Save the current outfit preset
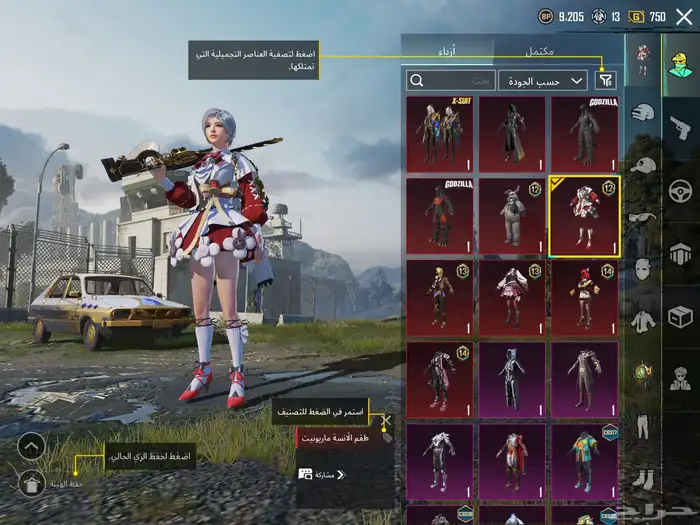 click(x=31, y=484)
